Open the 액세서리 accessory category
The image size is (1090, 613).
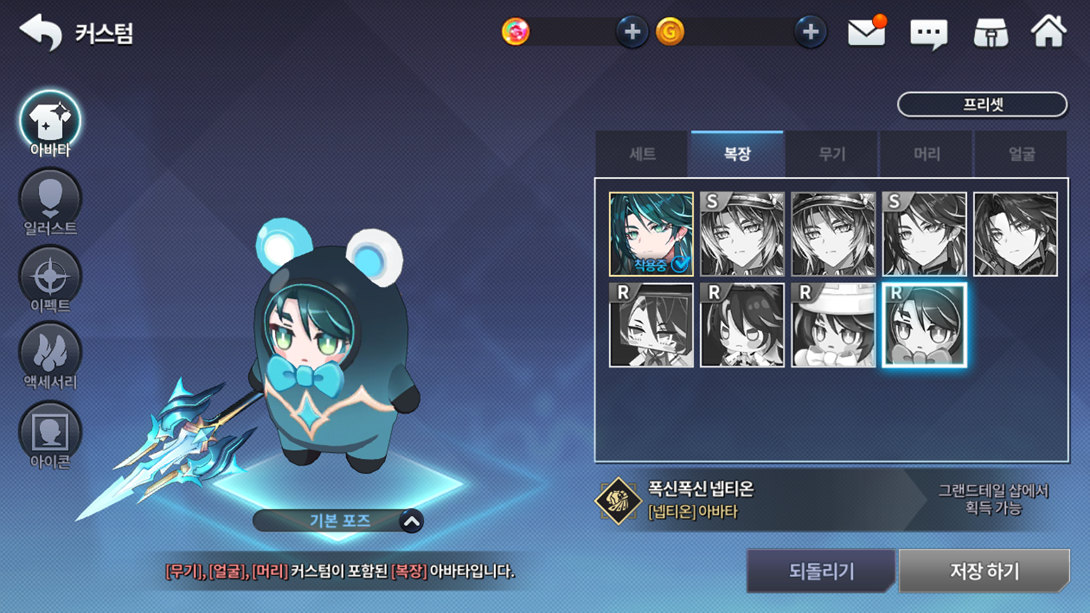pos(50,357)
